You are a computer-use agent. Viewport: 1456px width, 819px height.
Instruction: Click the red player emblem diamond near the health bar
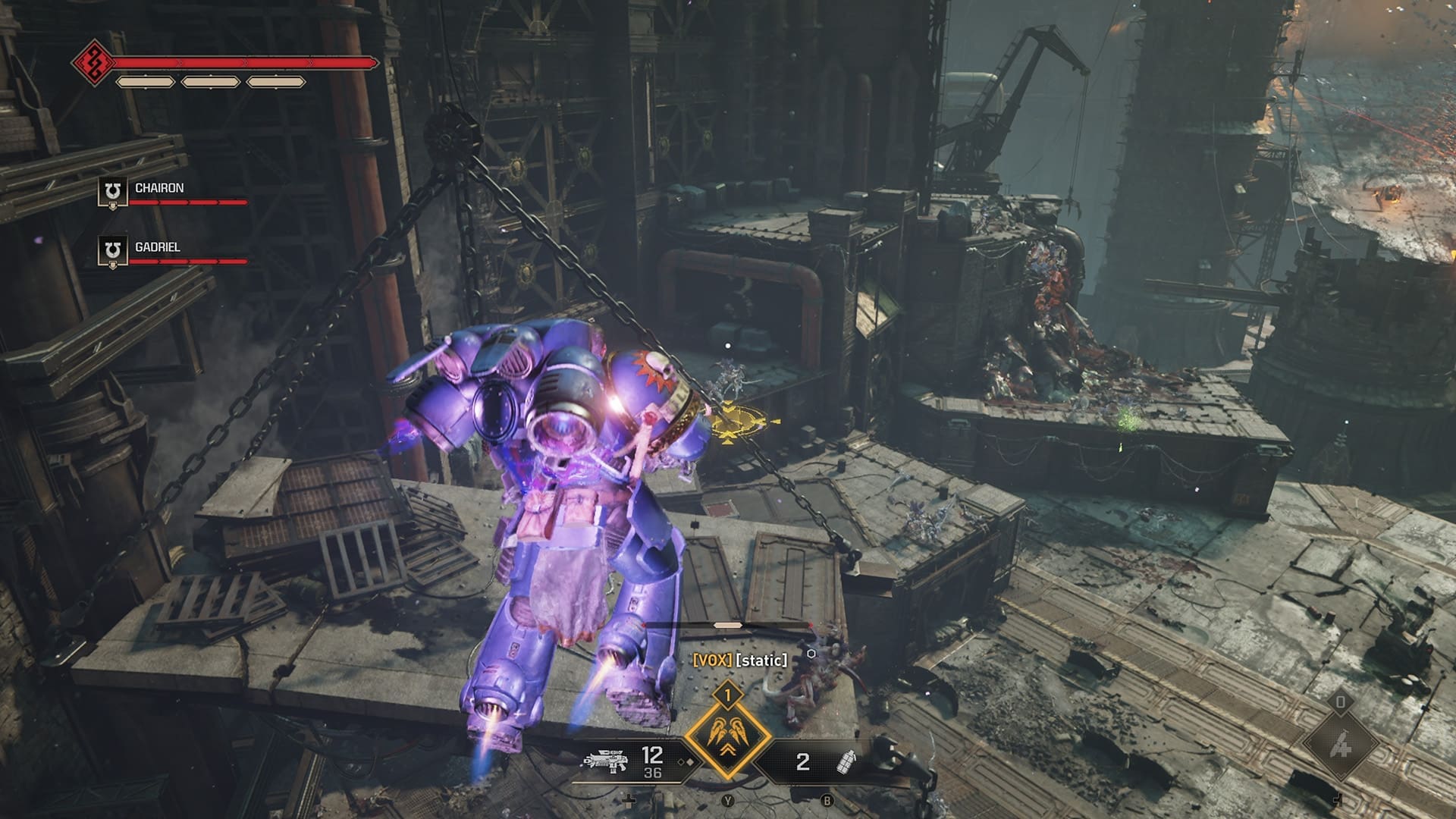(93, 64)
